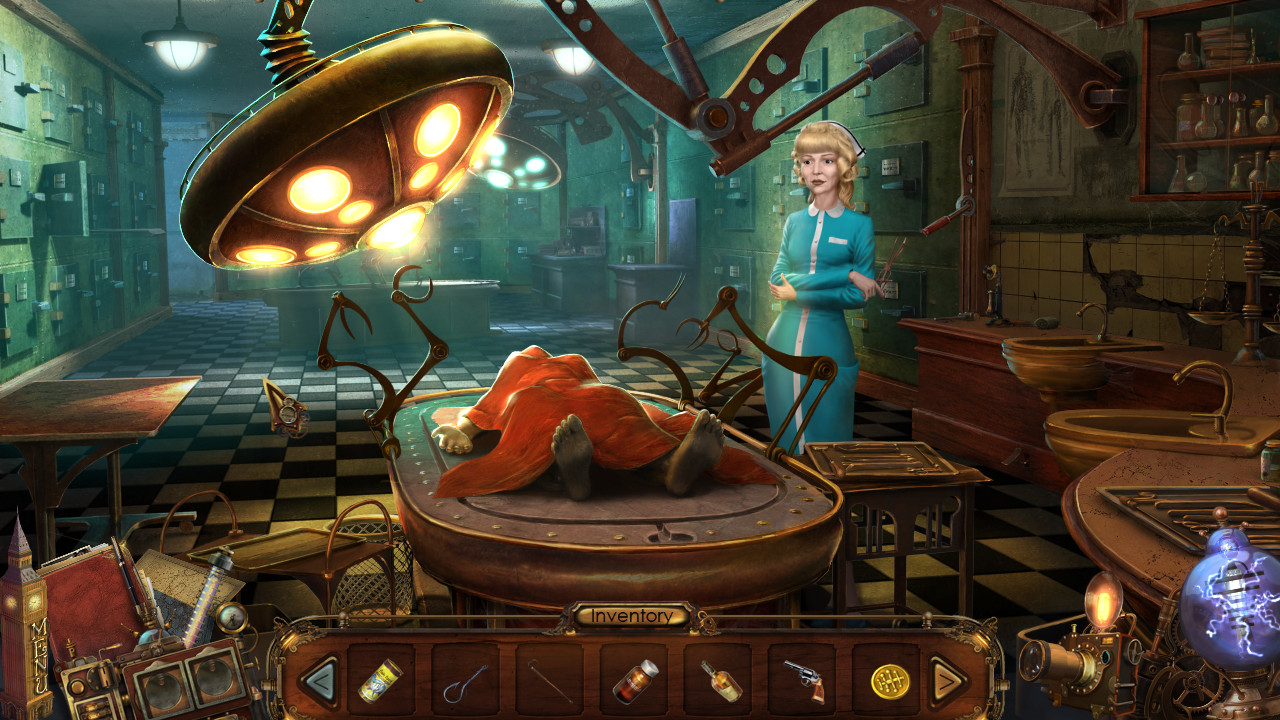Select the medicine bottle inventory item
The height and width of the screenshot is (720, 1280).
[x=634, y=682]
